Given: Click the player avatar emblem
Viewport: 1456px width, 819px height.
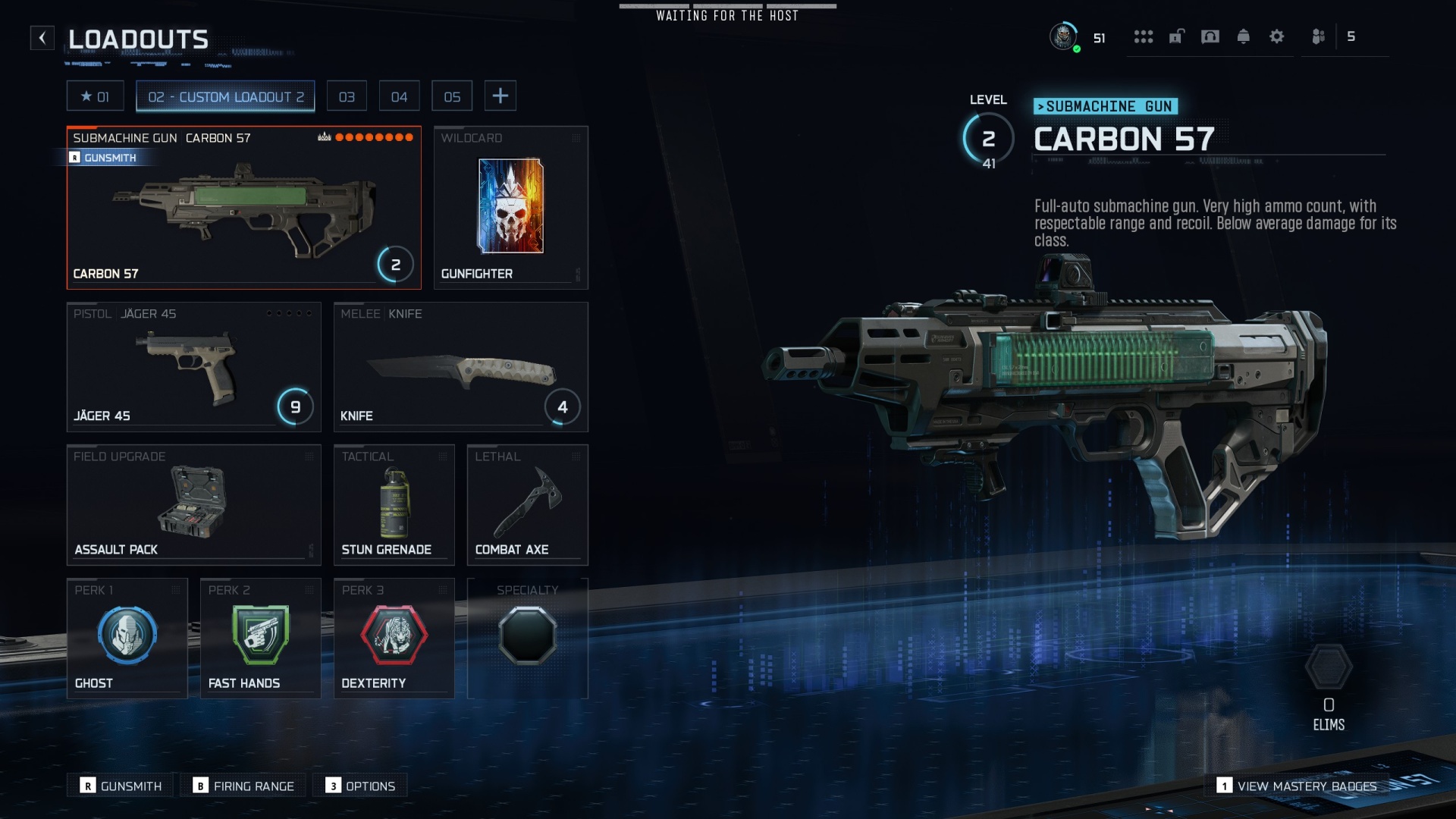Looking at the screenshot, I should coord(1064,36).
